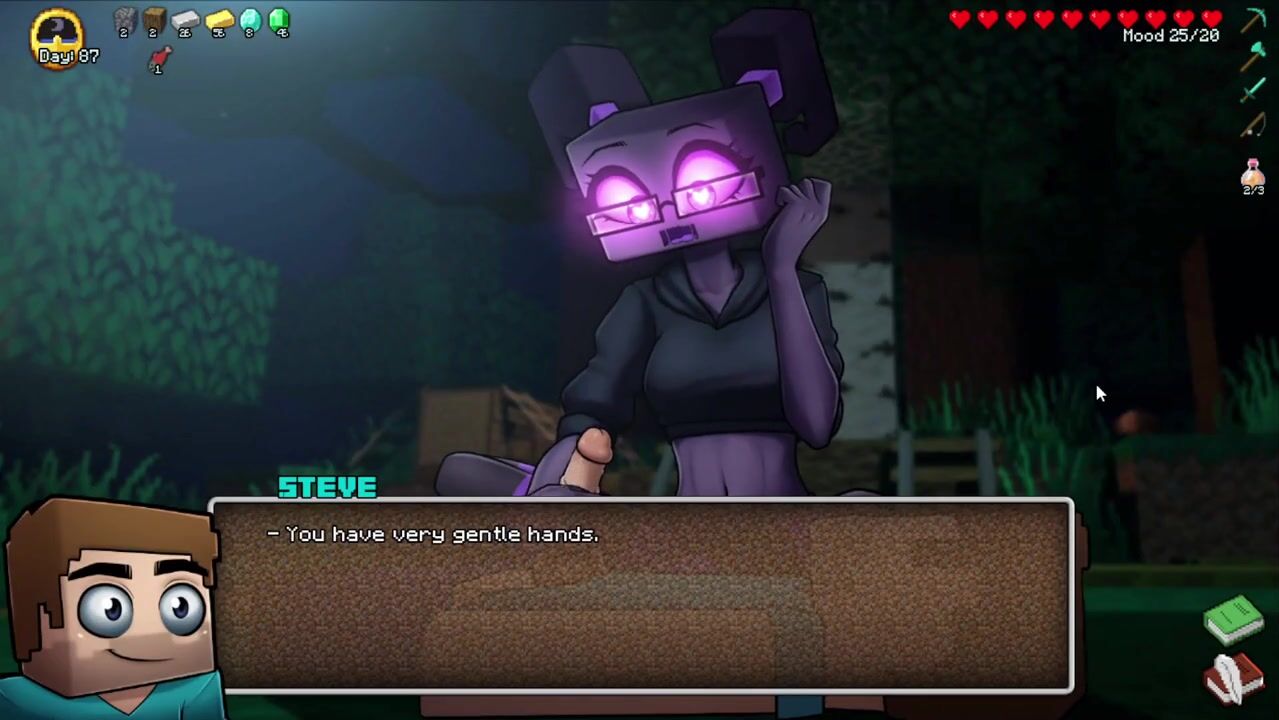This screenshot has width=1279, height=720.
Task: Click the day/night clock icon
Action: point(57,33)
